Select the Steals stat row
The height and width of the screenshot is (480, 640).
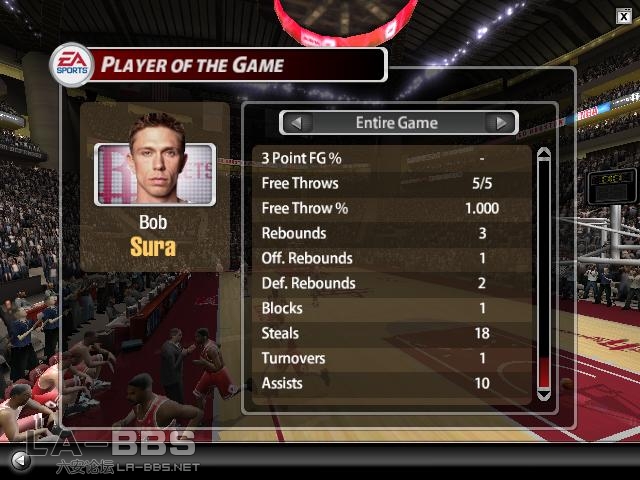[x=390, y=333]
